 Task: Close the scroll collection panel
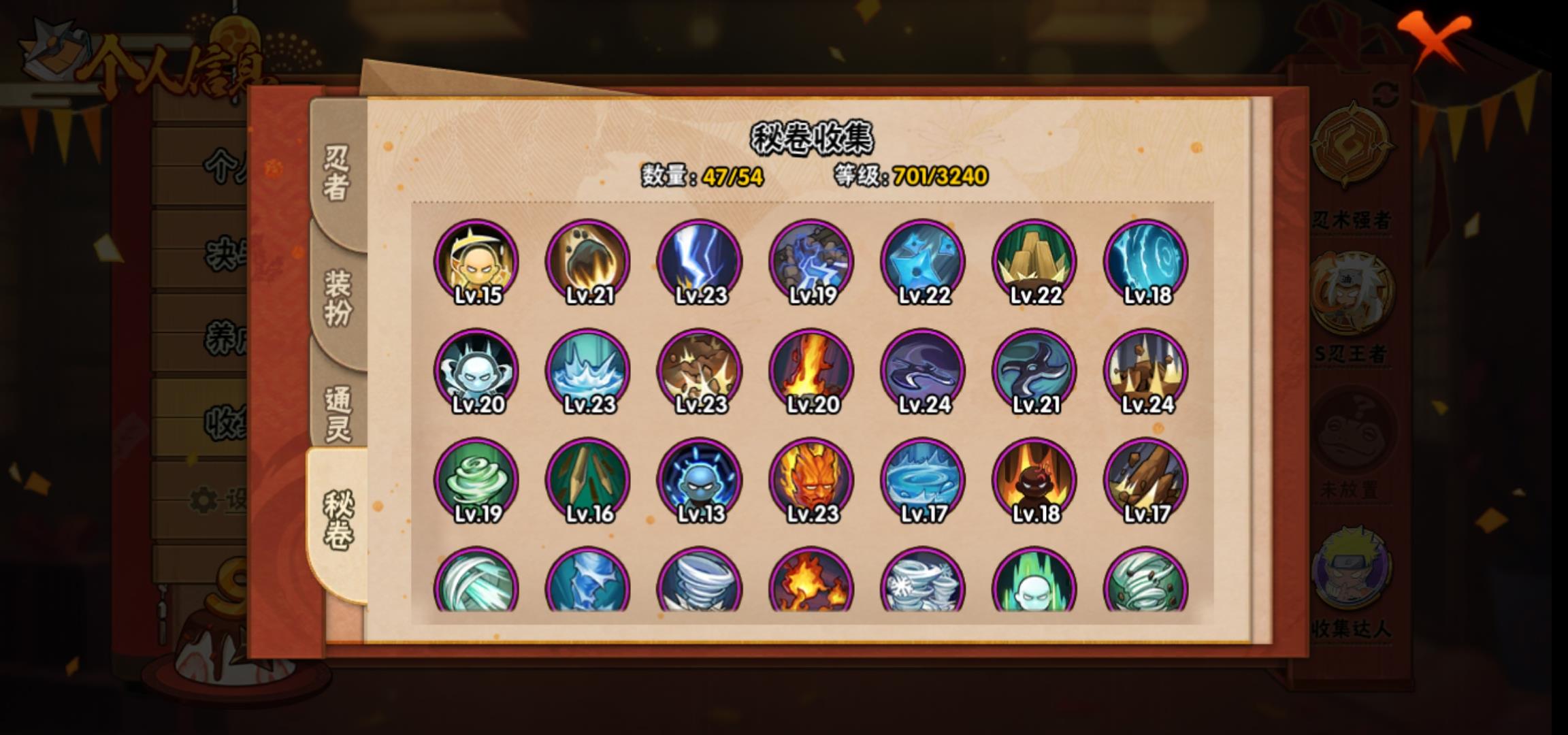point(1435,39)
